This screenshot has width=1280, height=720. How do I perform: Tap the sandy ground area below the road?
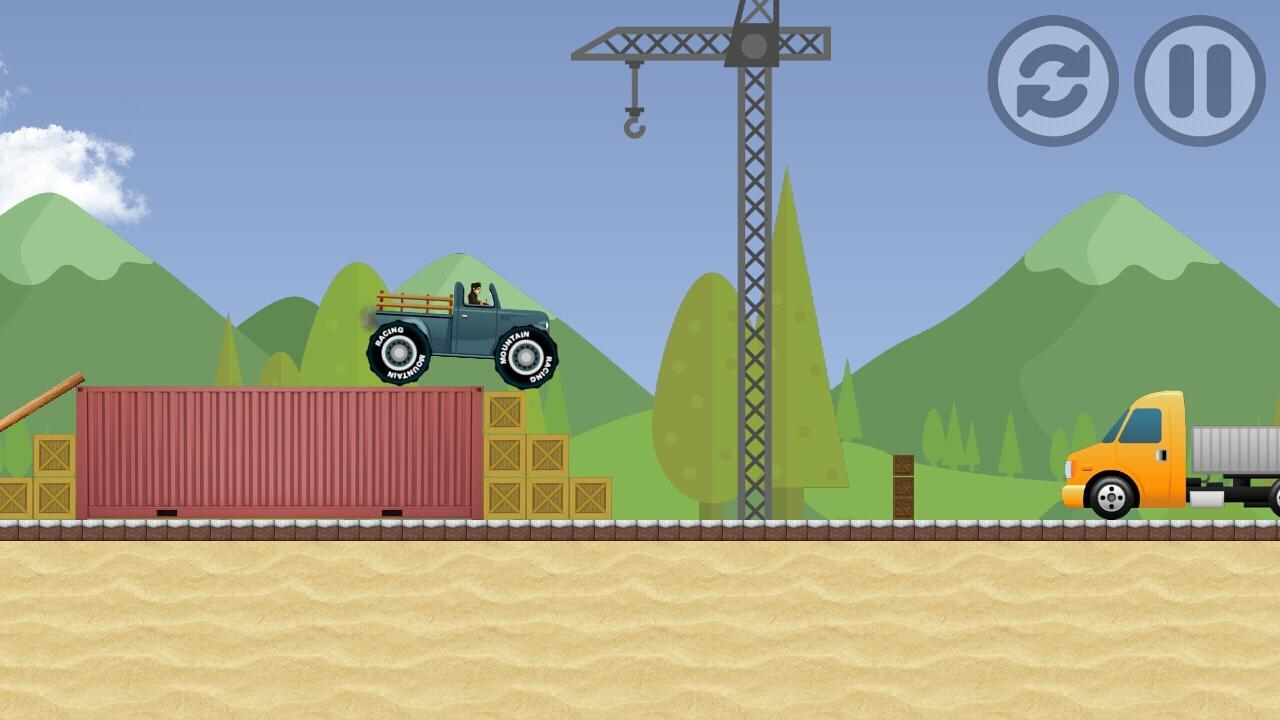coord(640,630)
